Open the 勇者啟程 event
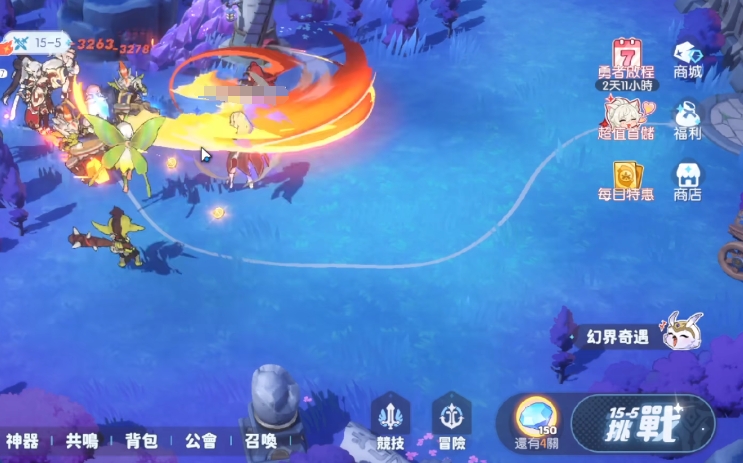Screen dimensions: 743x463 point(627,60)
